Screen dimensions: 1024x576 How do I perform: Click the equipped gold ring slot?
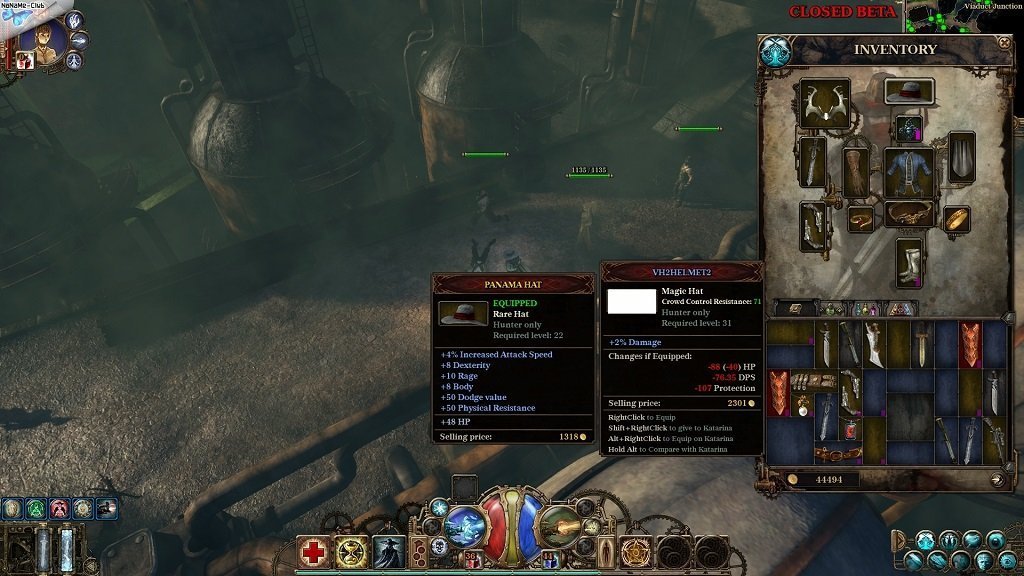pos(957,219)
